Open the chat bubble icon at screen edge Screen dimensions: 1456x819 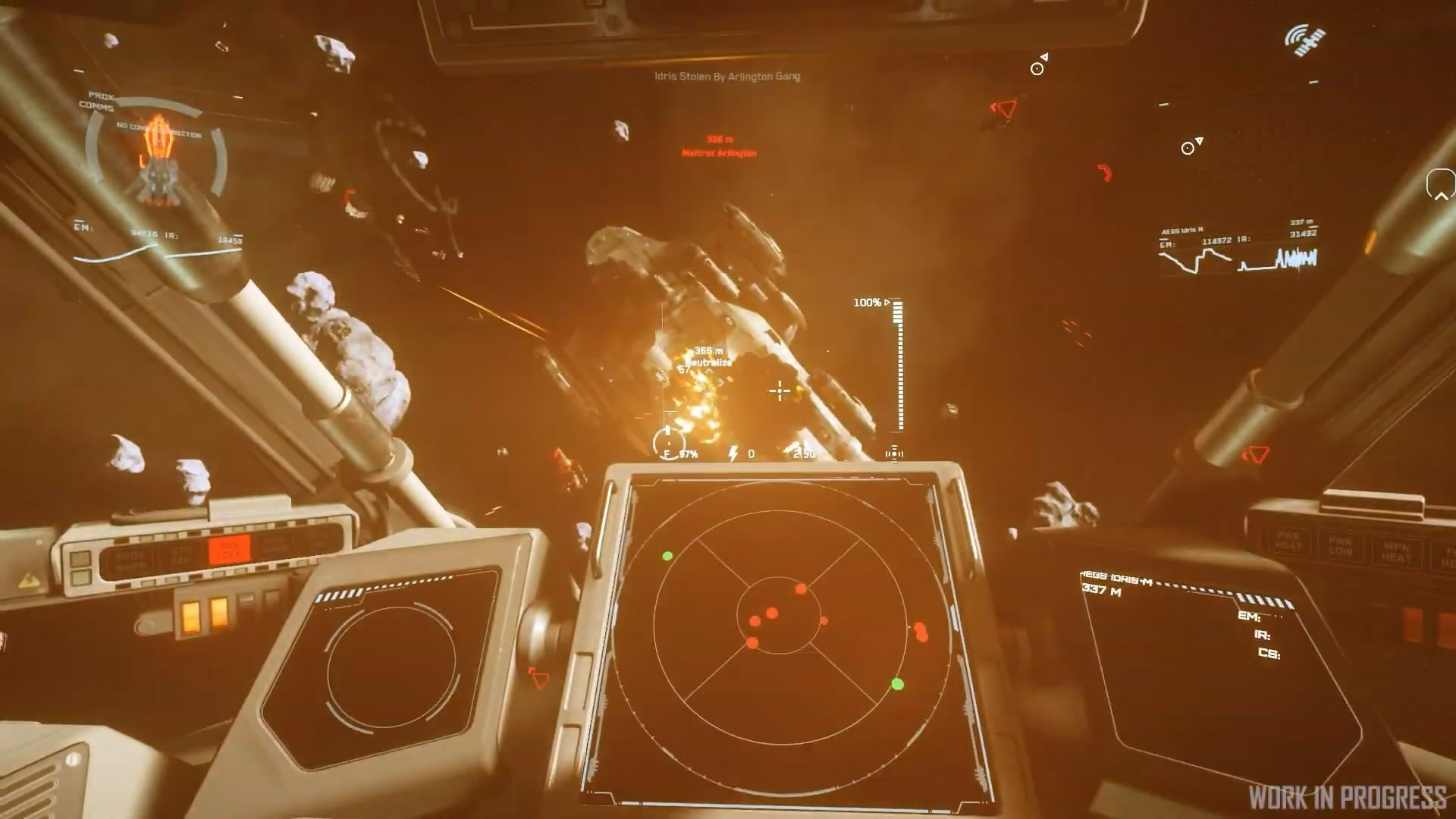click(x=1440, y=184)
